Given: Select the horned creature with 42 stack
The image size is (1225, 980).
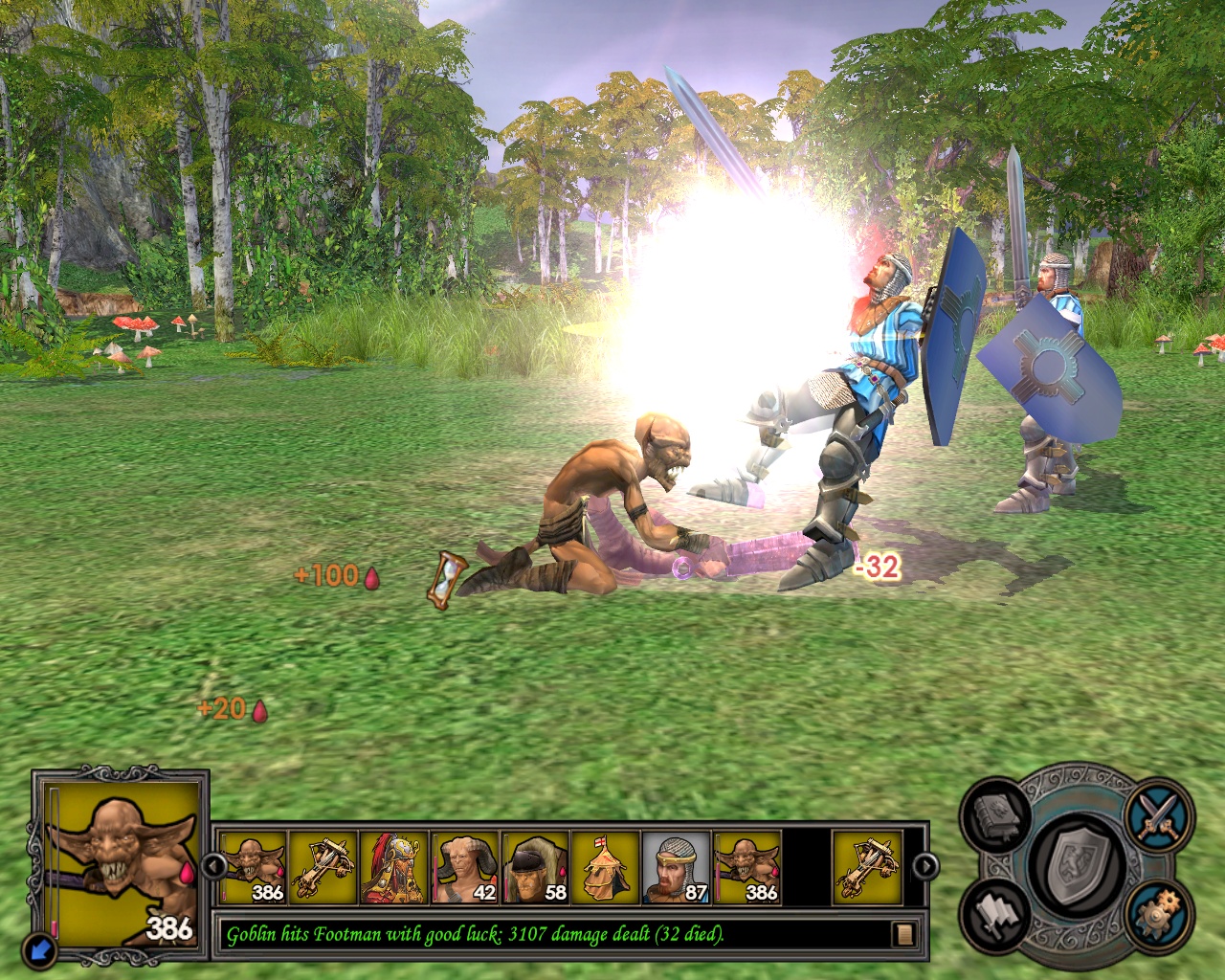Looking at the screenshot, I should pyautogui.click(x=464, y=867).
